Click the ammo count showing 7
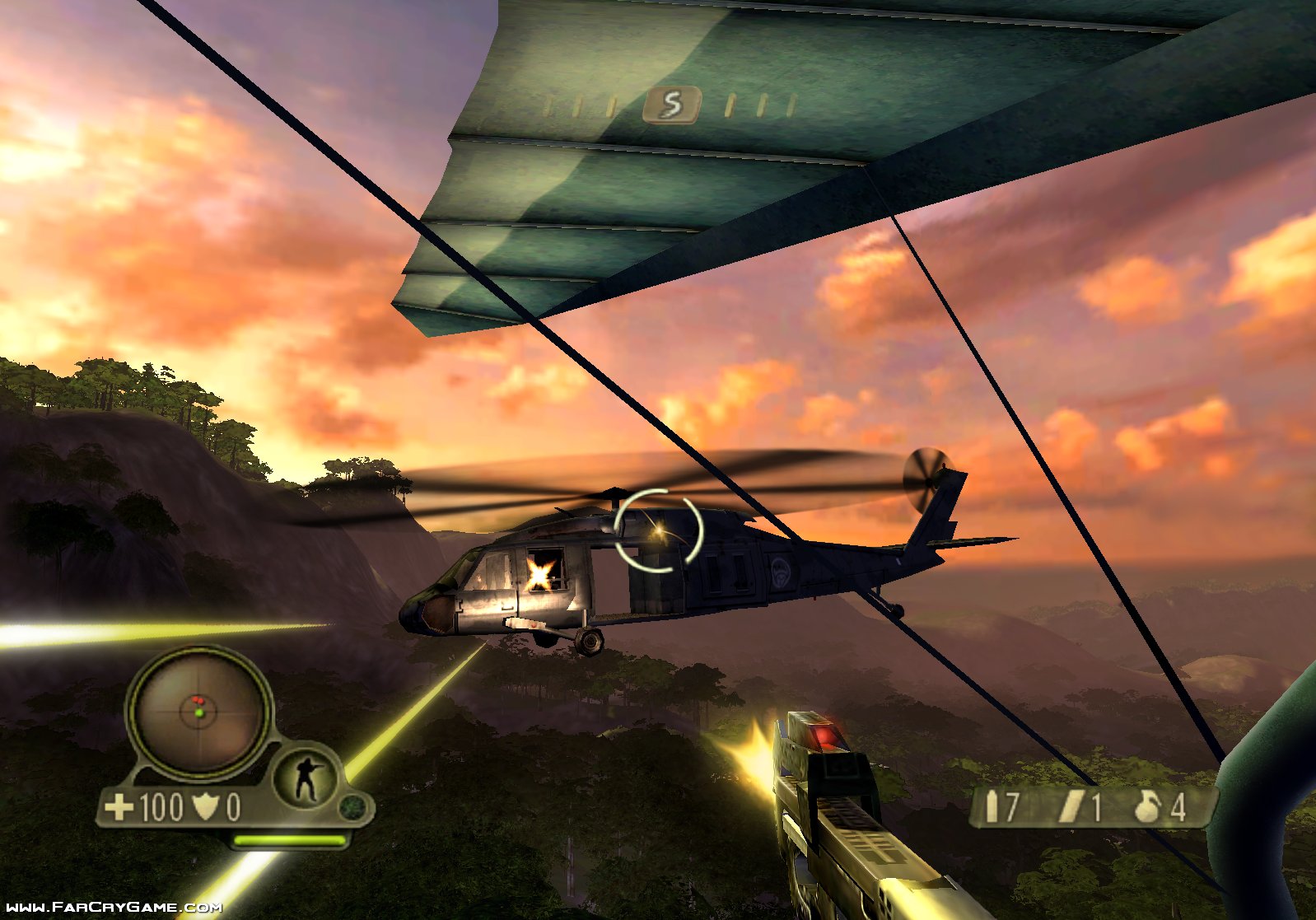The image size is (1316, 920). [x=1012, y=806]
